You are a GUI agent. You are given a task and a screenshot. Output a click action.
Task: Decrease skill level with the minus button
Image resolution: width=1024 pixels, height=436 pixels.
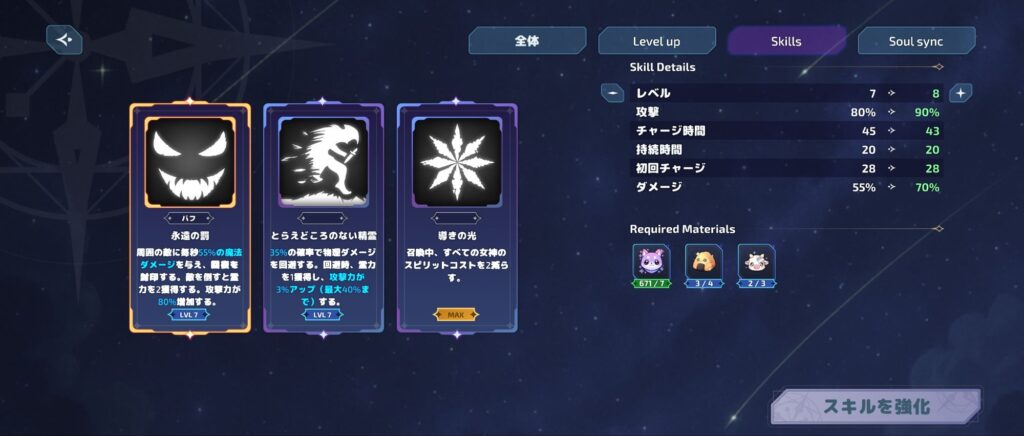coord(612,93)
